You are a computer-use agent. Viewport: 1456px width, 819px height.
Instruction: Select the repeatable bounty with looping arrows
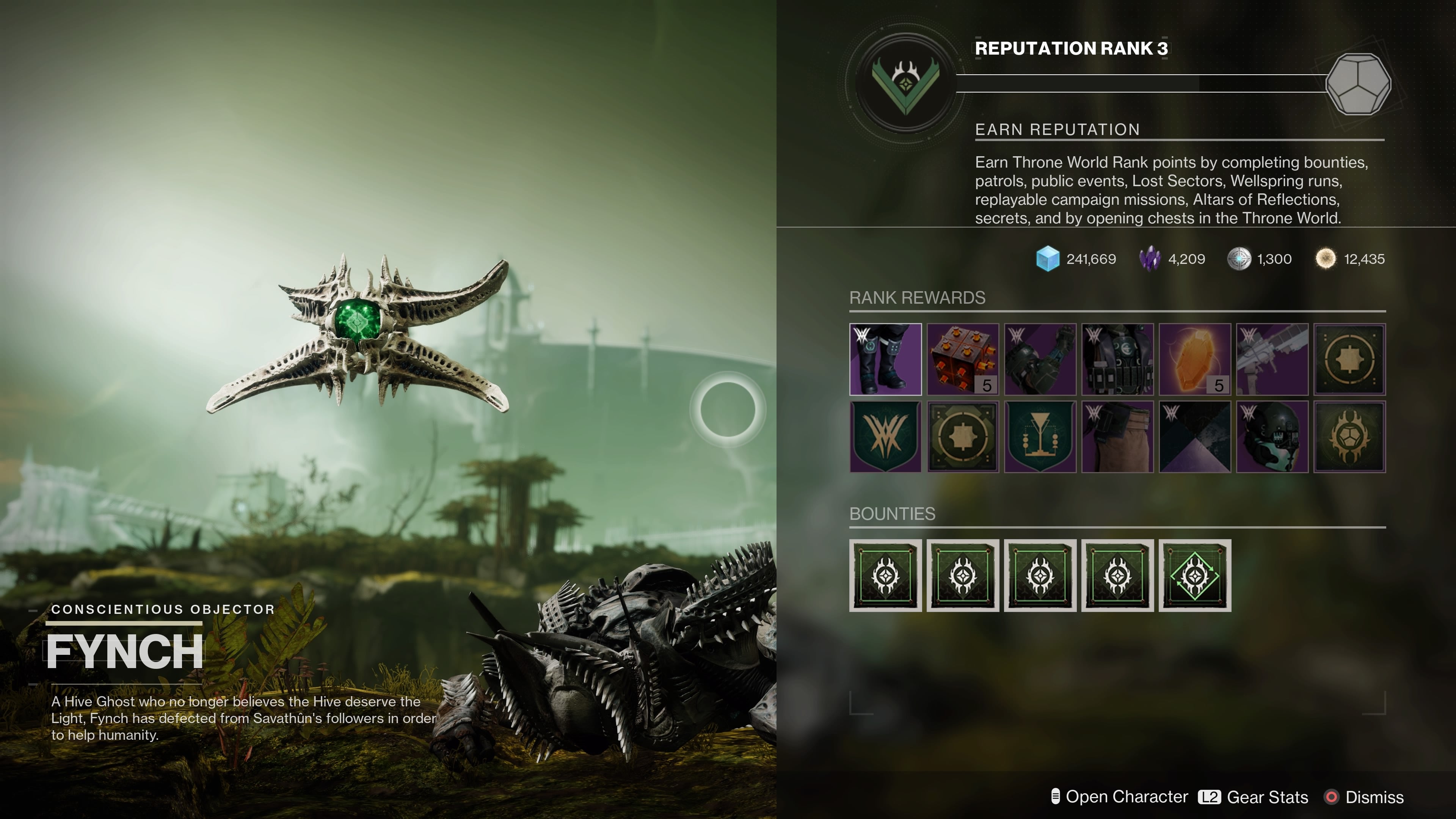(x=1195, y=576)
